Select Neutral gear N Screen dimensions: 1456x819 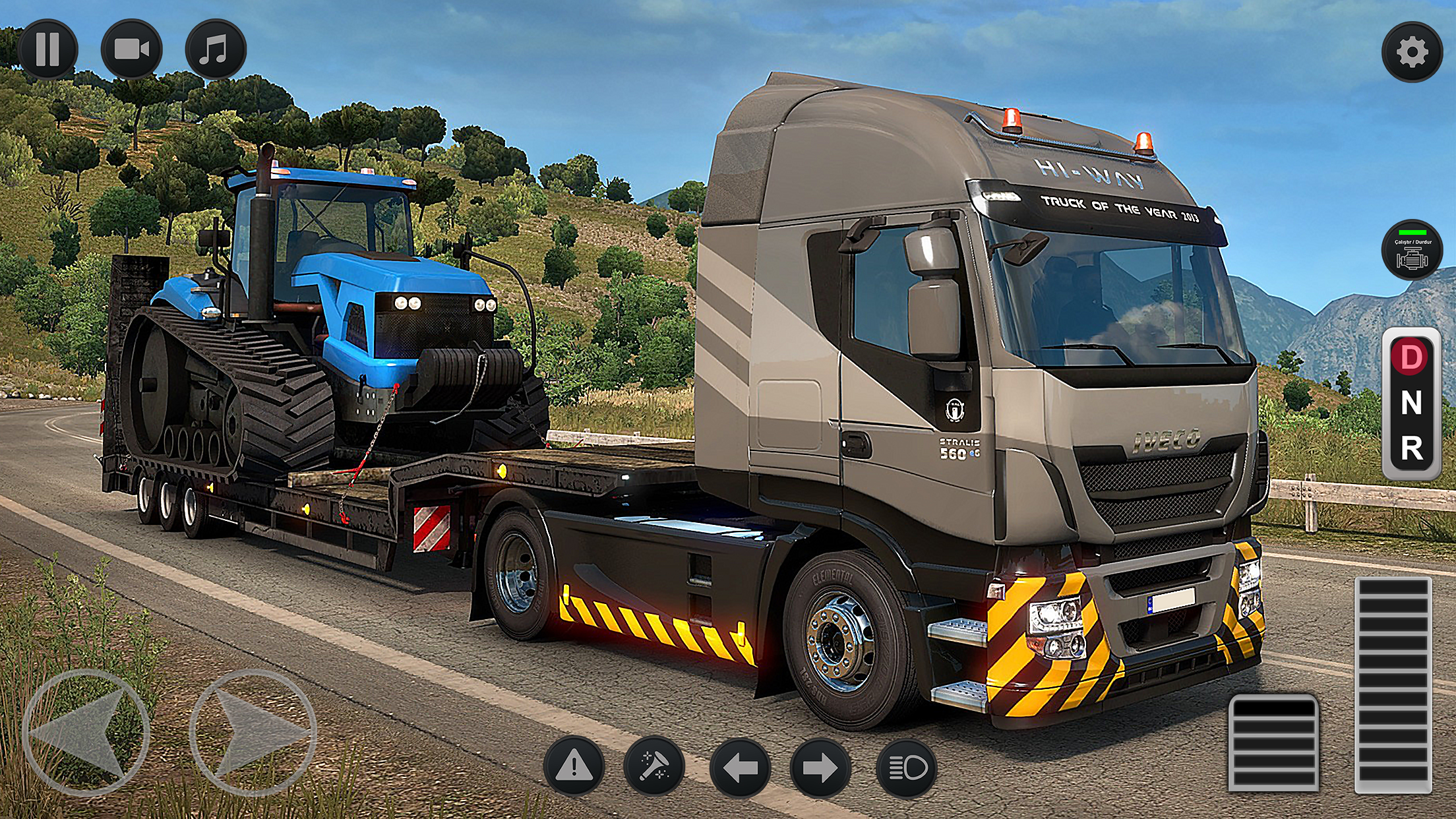[x=1410, y=403]
